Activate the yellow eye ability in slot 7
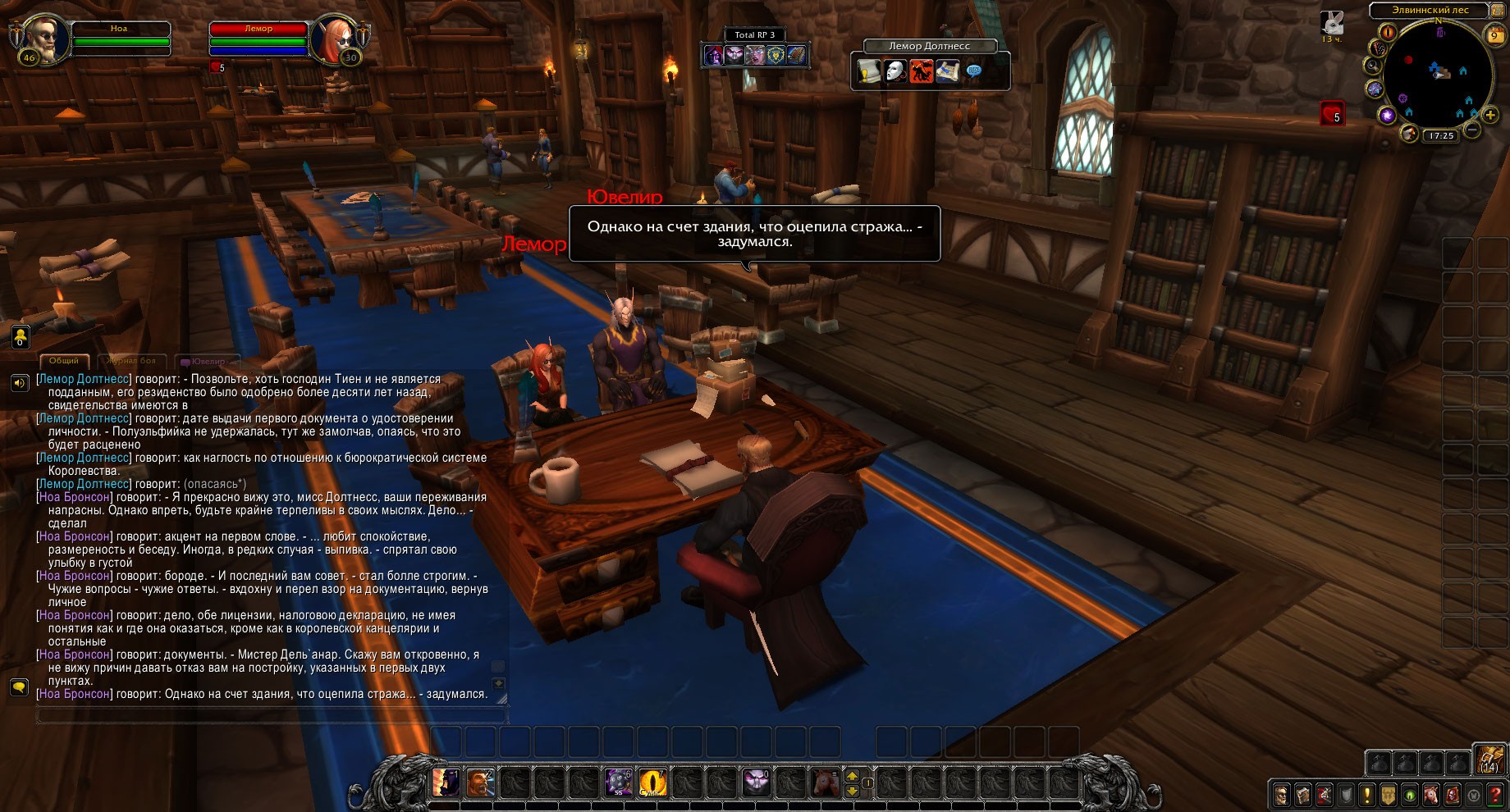1510x812 pixels. (653, 782)
